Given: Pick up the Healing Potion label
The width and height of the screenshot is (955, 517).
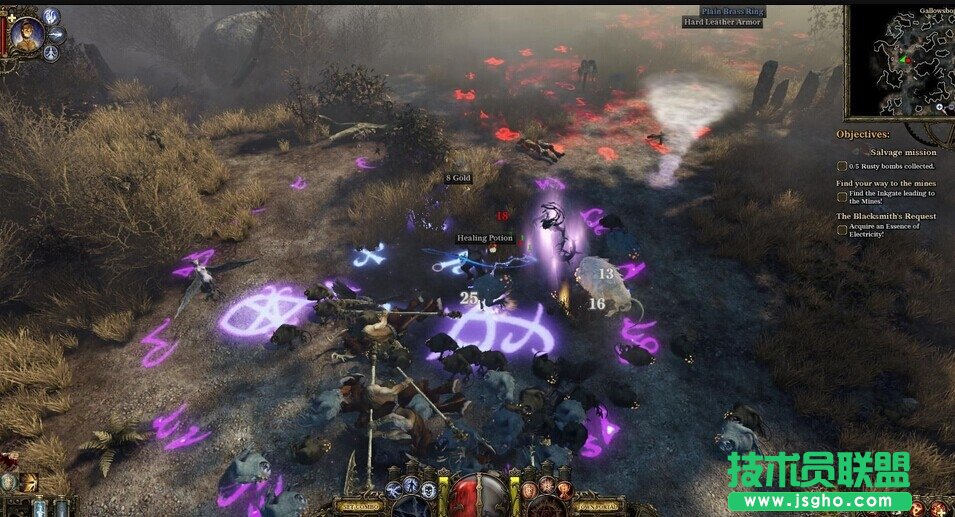Looking at the screenshot, I should pyautogui.click(x=485, y=238).
